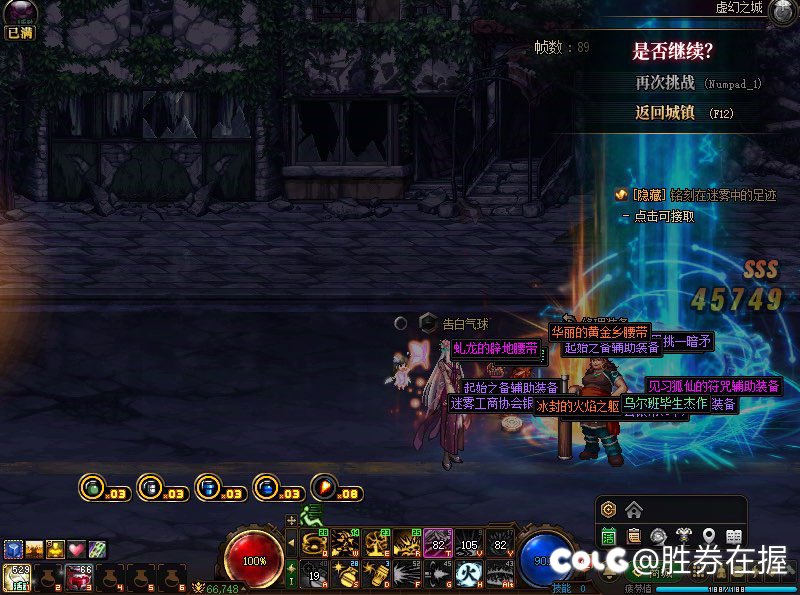Screen dimensions: 800x595
Task: Activate the skill bound to Q
Action: [x=313, y=542]
